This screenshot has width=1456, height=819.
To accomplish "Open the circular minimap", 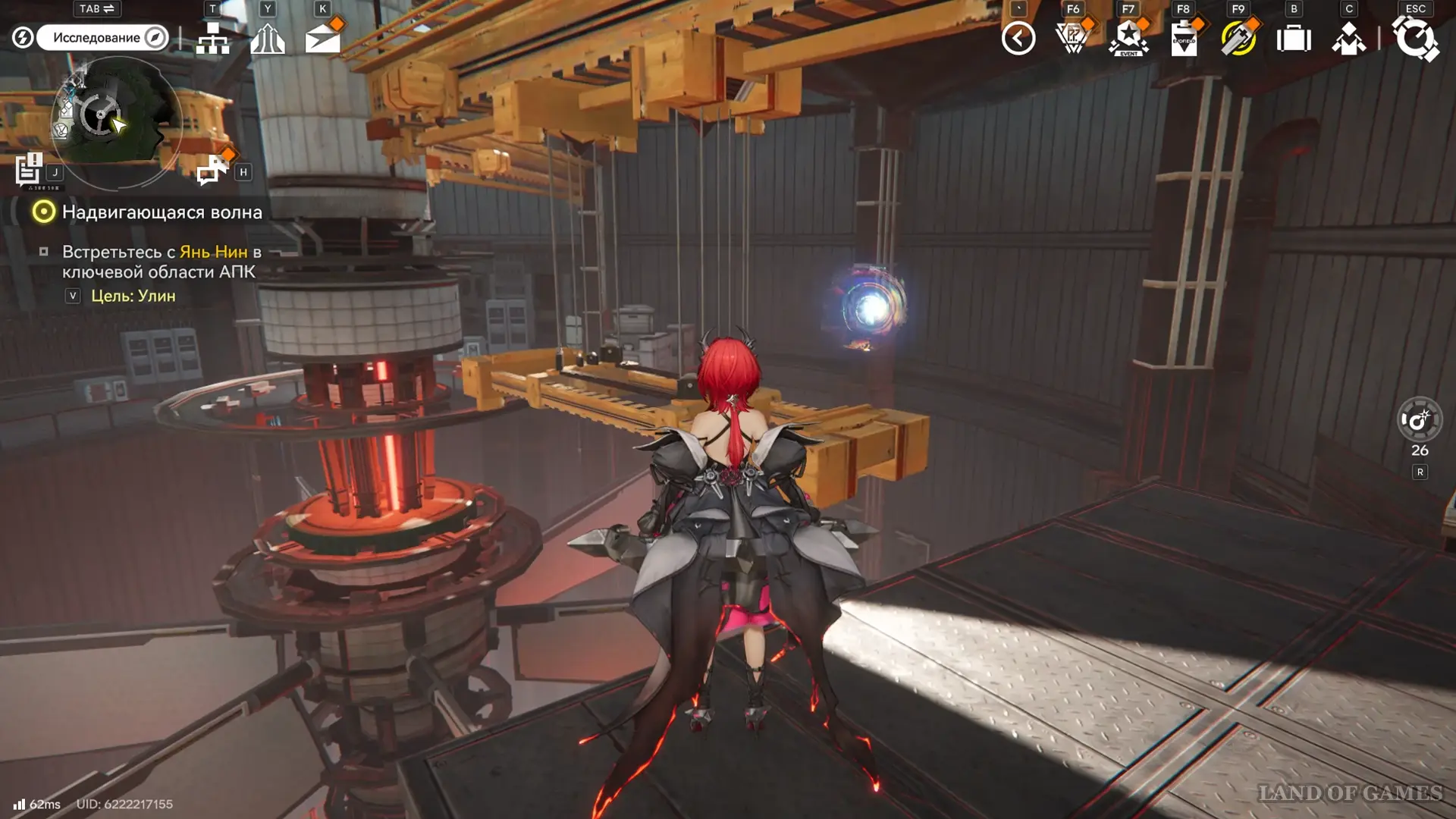I will tap(115, 120).
